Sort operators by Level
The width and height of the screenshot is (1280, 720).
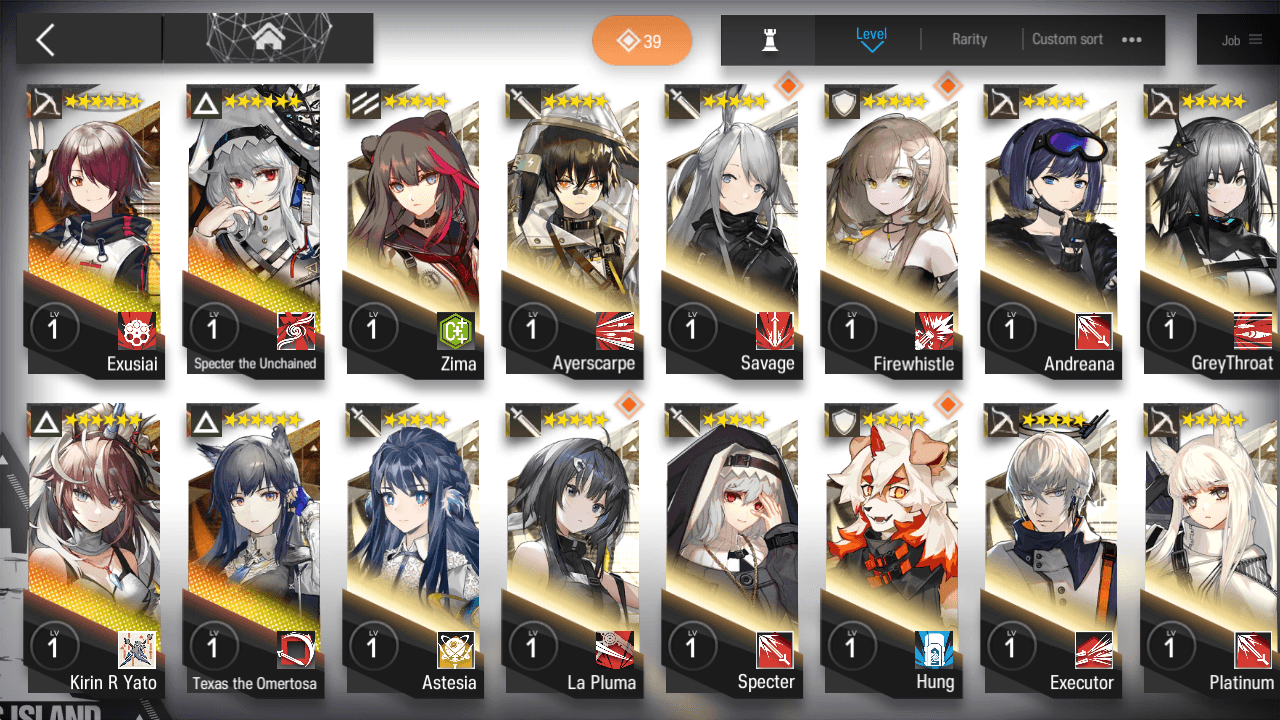coord(871,39)
